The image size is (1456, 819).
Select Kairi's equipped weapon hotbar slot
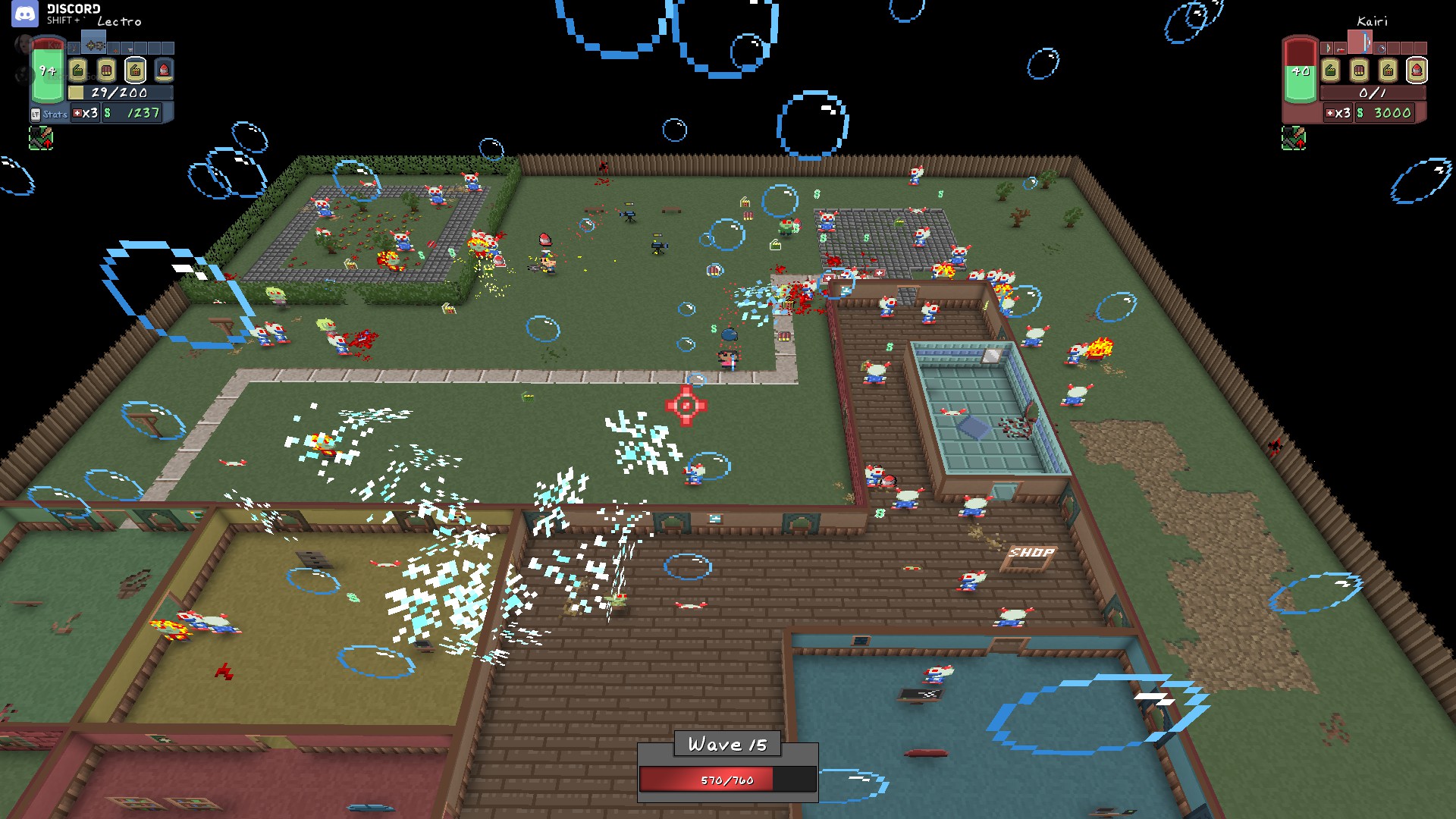1360,42
